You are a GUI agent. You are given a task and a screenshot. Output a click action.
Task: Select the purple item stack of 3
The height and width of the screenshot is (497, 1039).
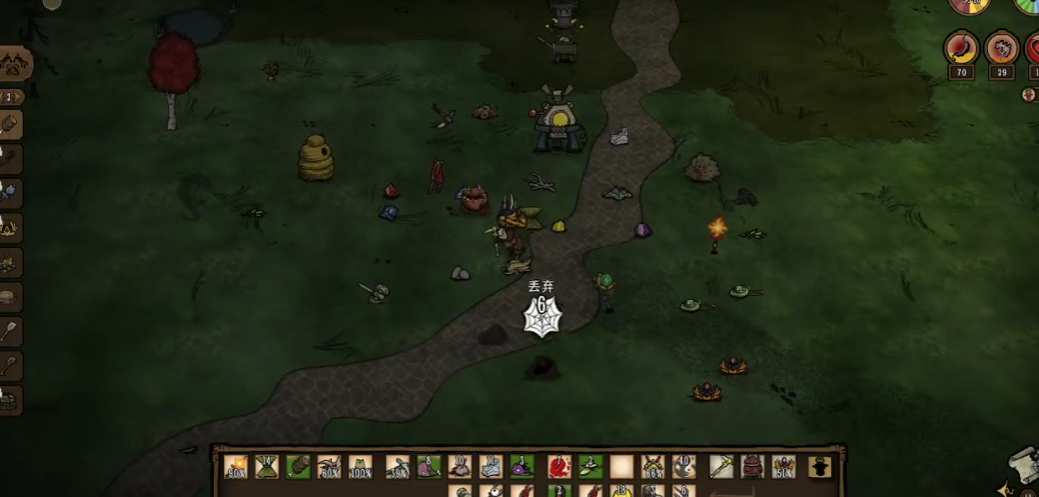pyautogui.click(x=523, y=466)
